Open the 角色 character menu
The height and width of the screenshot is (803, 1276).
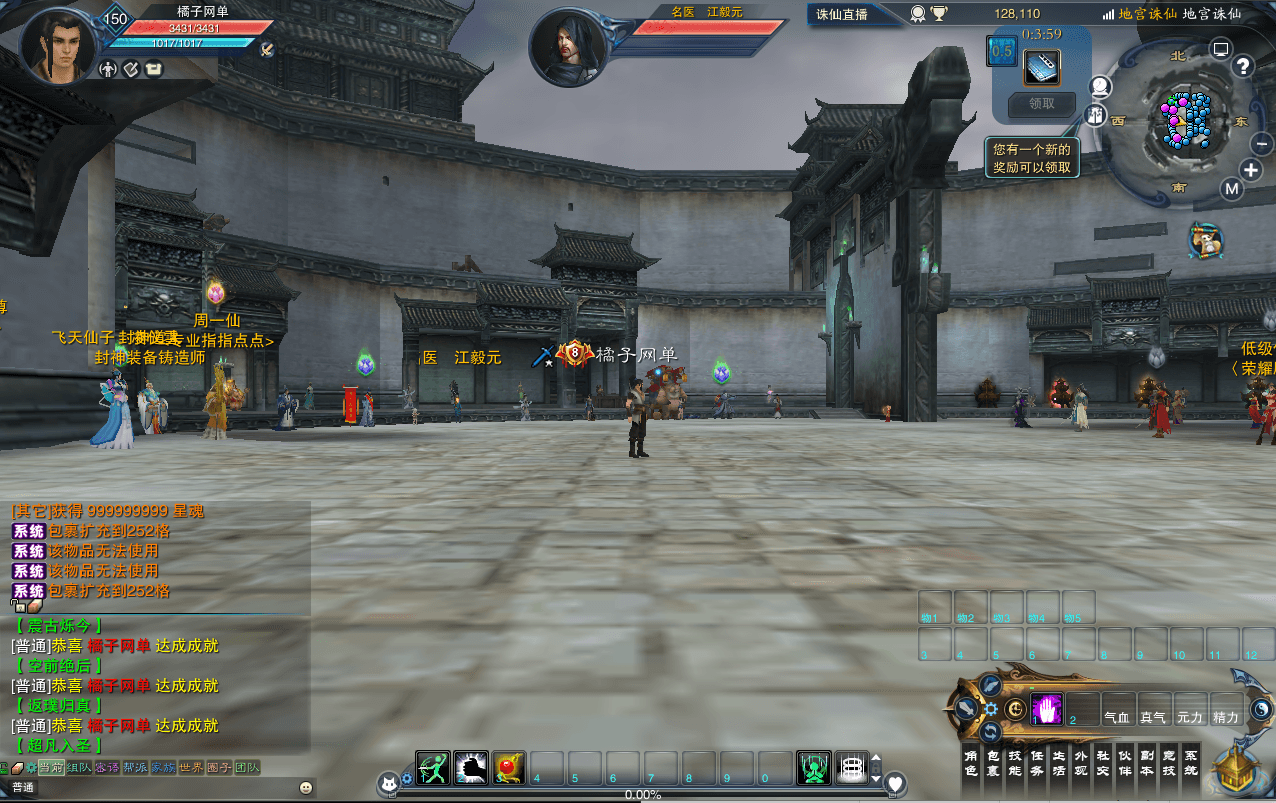[970, 763]
